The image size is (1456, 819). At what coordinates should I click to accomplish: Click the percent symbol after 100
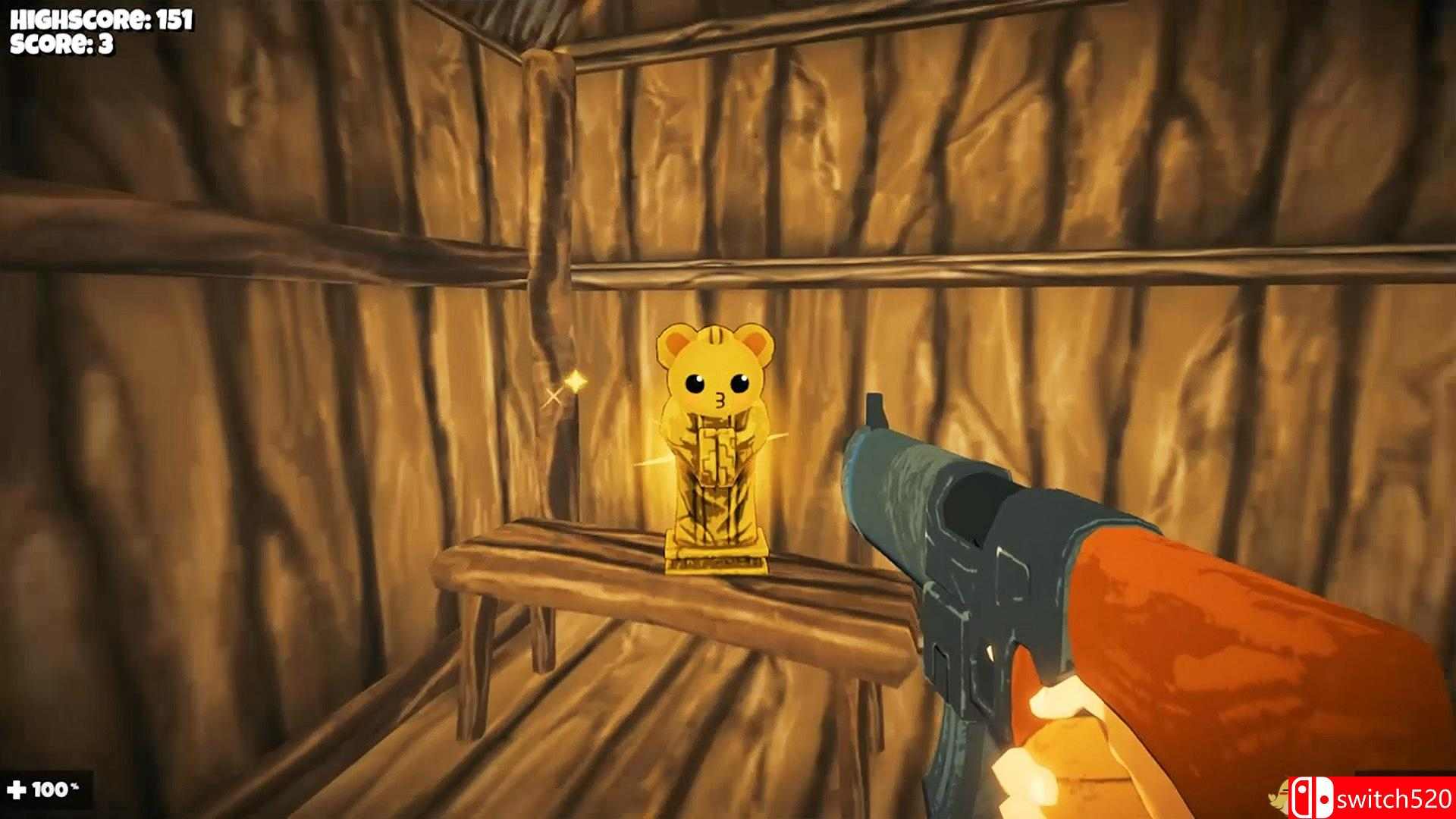click(x=74, y=786)
